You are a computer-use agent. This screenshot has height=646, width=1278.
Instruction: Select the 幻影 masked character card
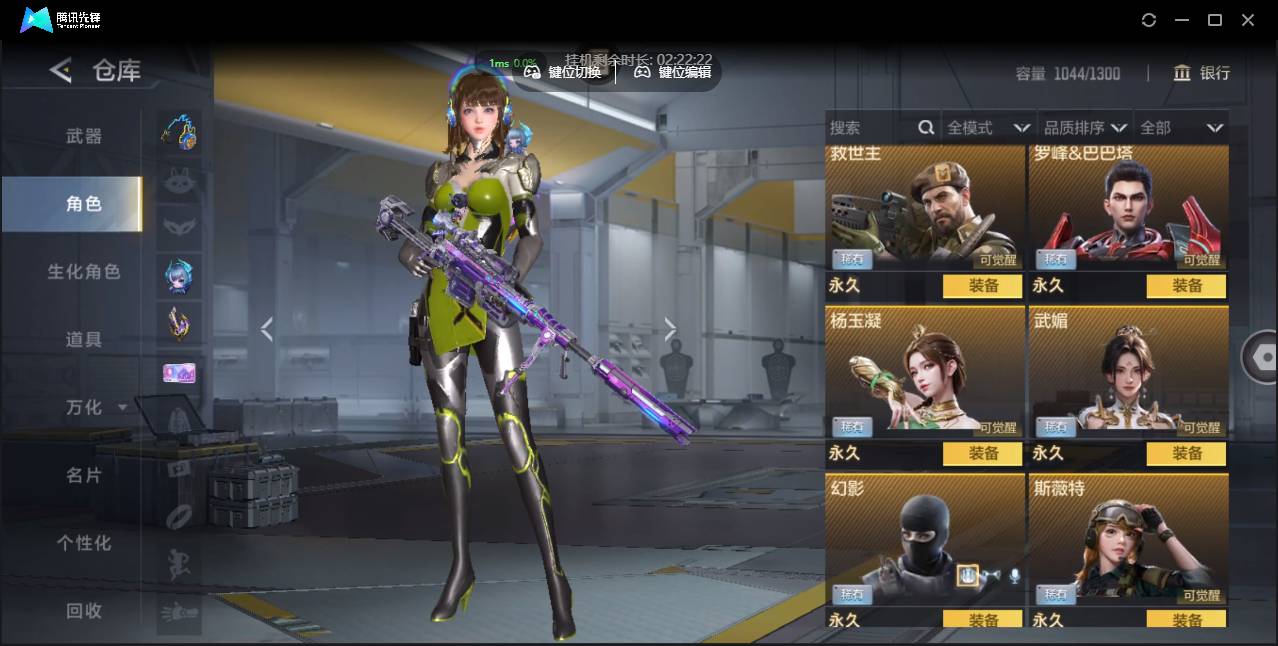click(x=925, y=540)
